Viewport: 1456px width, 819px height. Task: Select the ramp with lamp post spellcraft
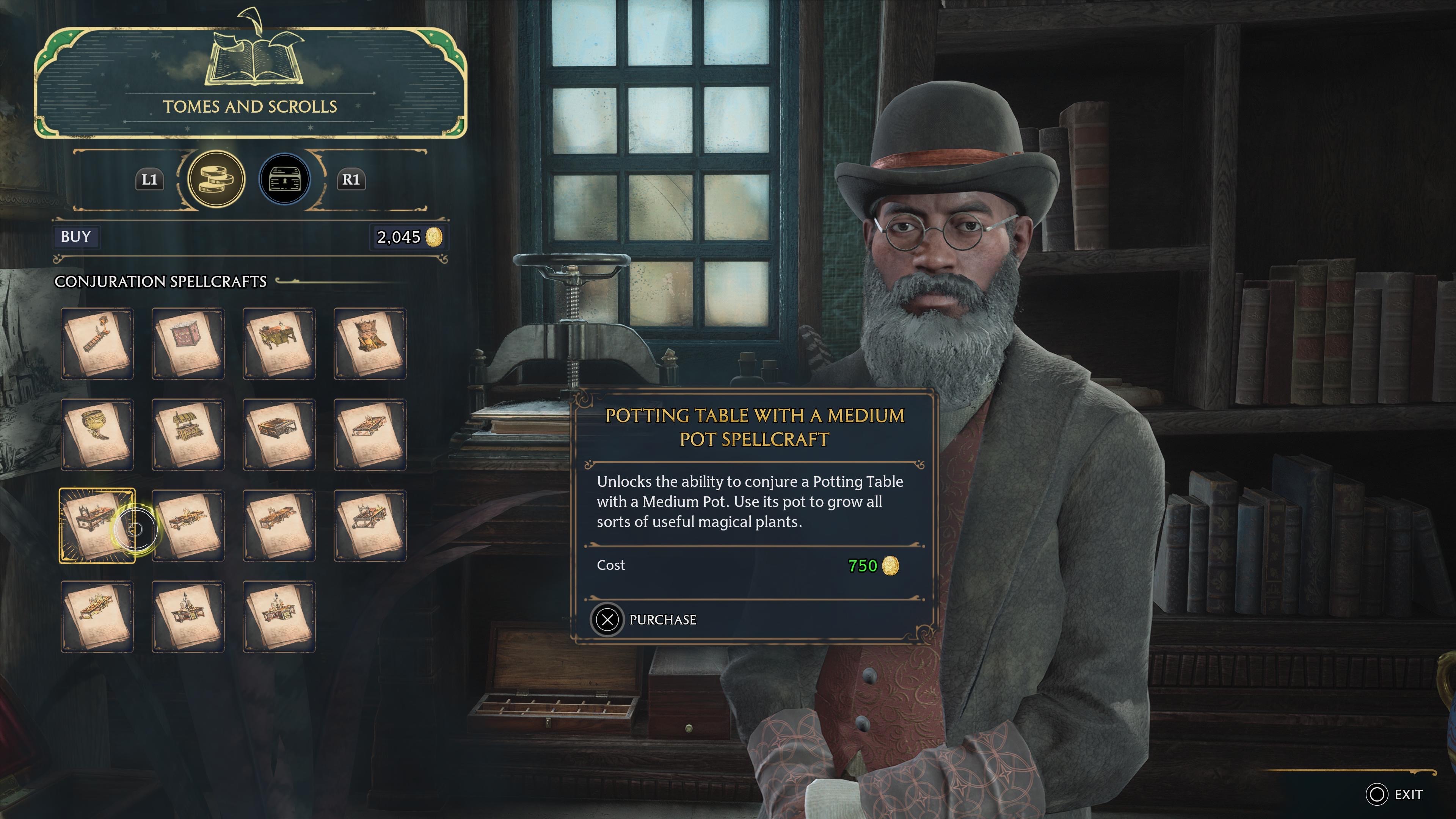pos(97,343)
